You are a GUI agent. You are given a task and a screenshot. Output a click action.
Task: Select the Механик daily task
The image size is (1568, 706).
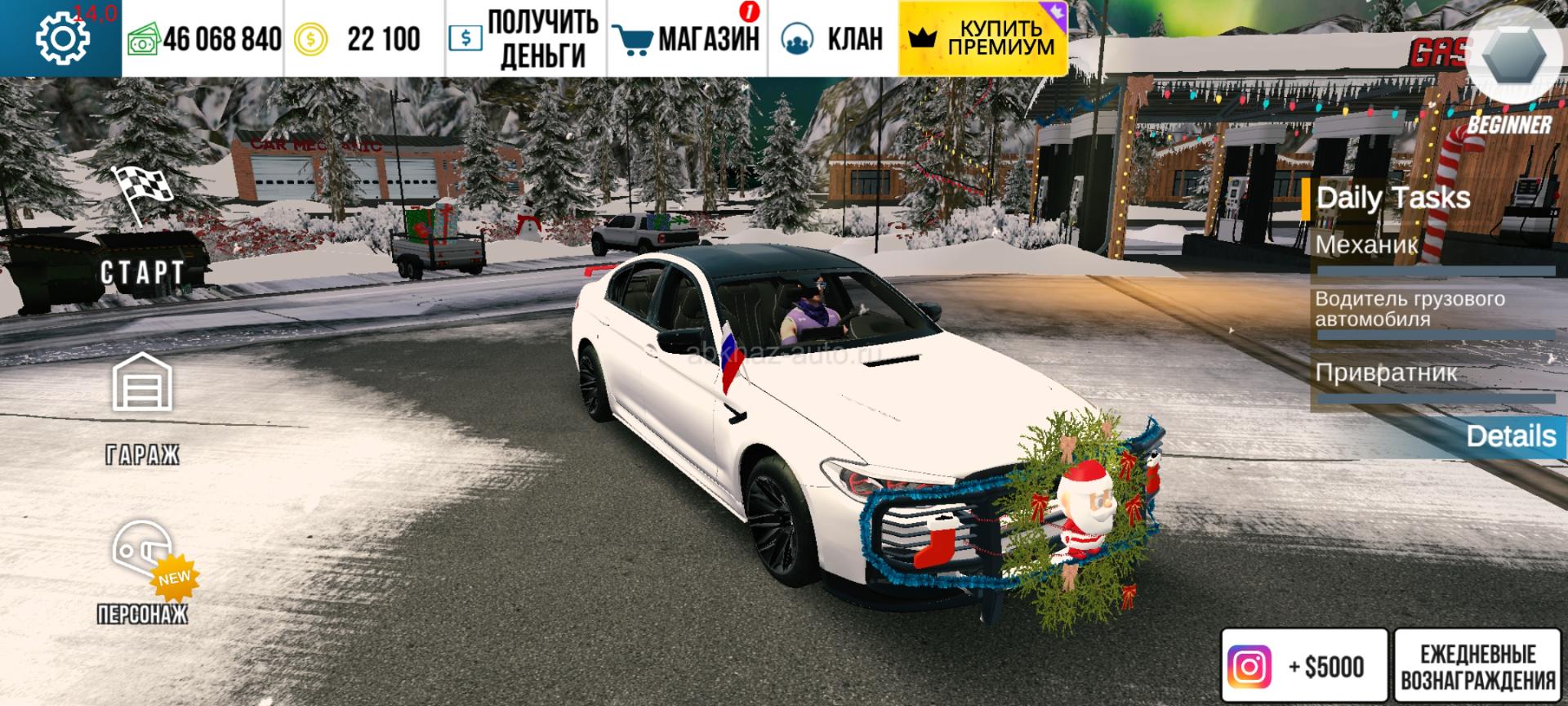[1366, 244]
